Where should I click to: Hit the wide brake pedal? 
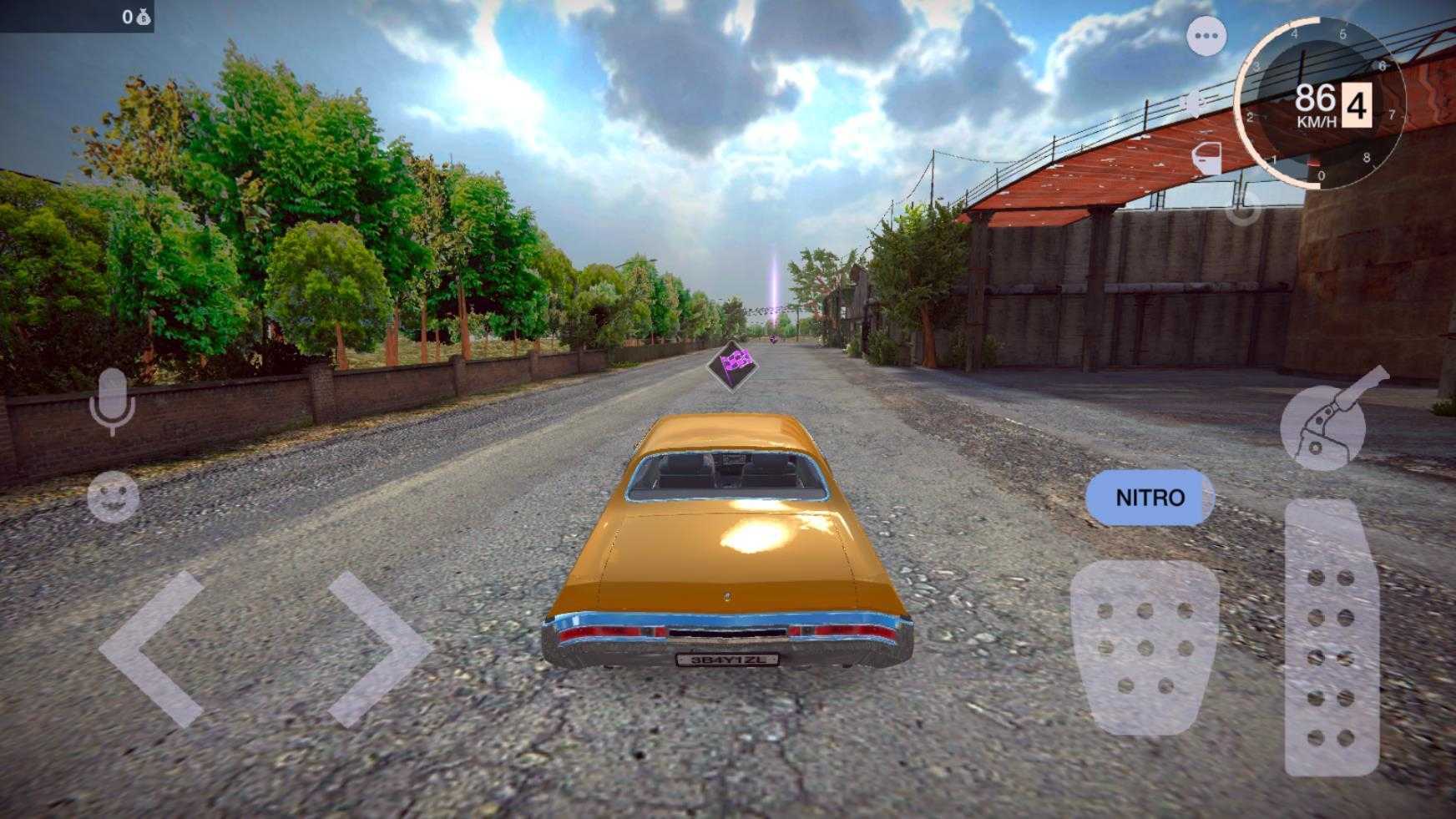[x=1145, y=646]
